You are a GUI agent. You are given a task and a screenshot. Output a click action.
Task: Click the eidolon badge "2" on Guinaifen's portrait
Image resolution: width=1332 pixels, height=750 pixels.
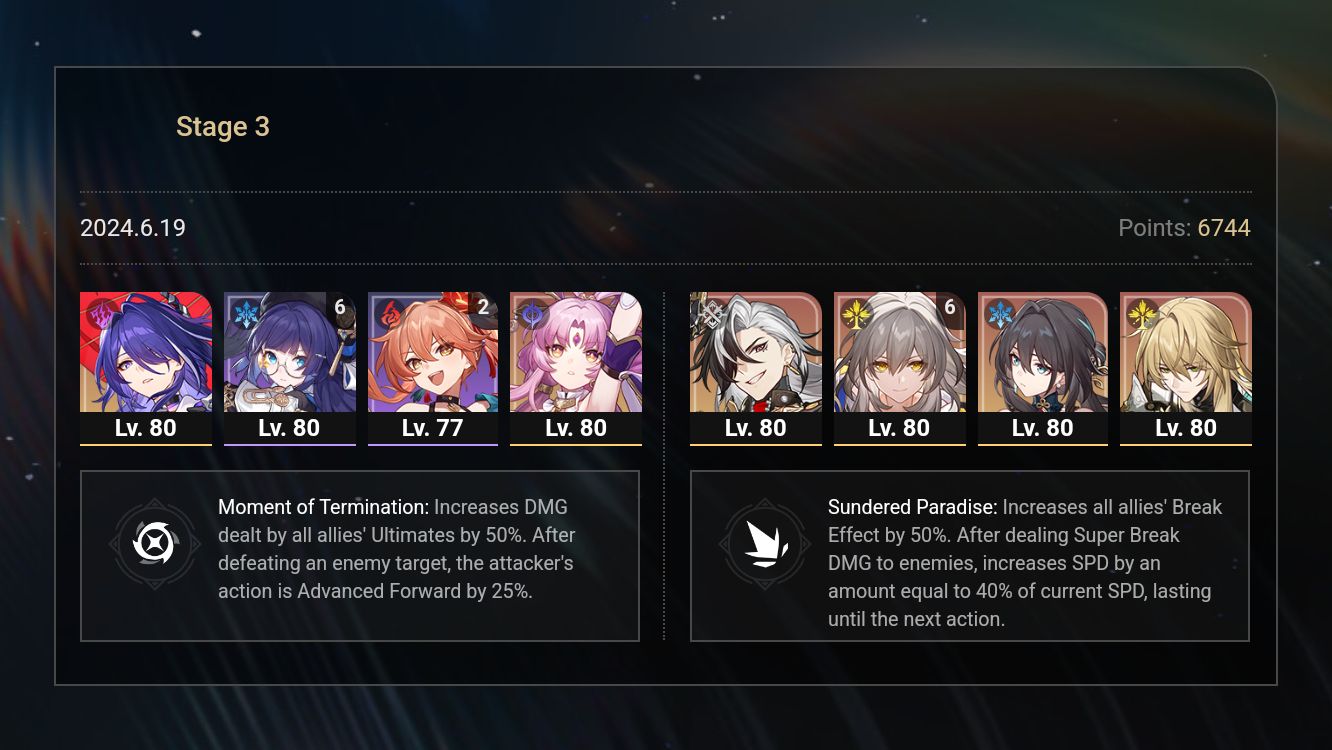coord(483,308)
